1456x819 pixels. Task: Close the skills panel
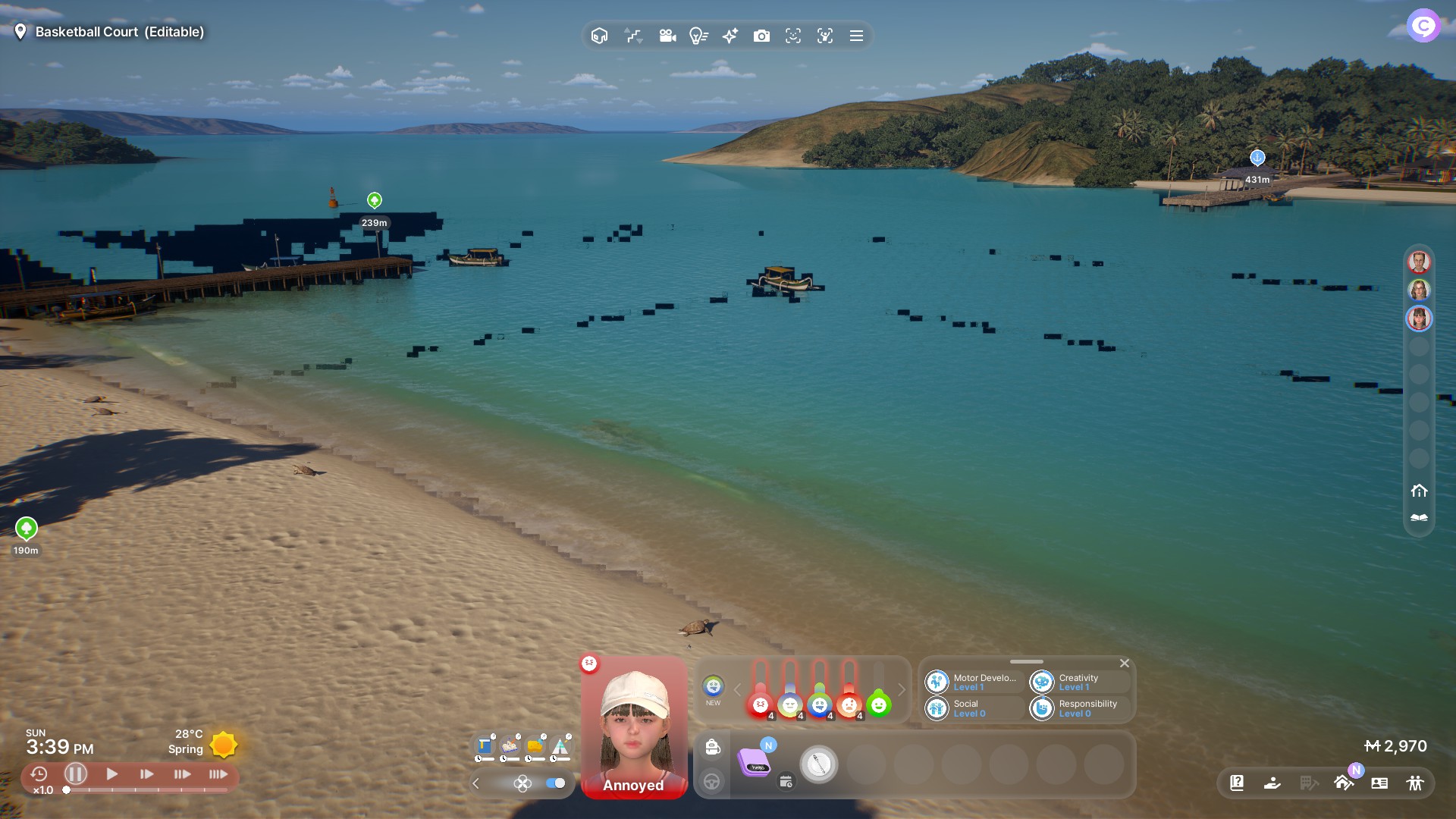click(1125, 664)
